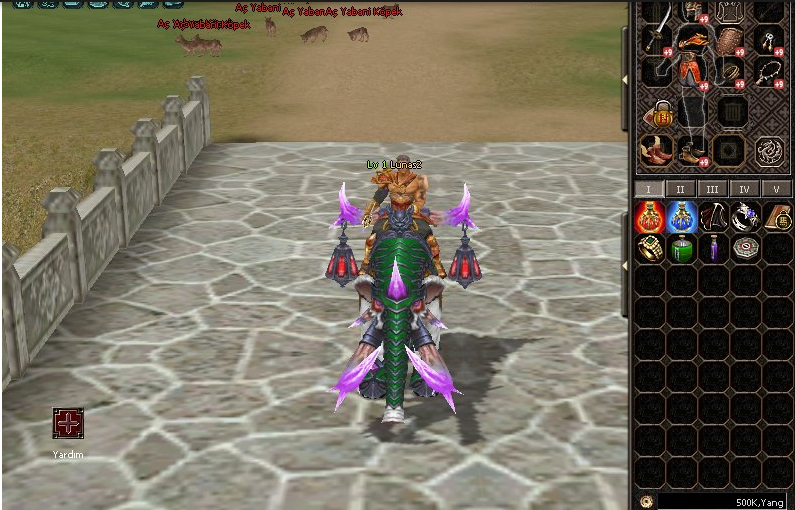This screenshot has width=795, height=510.
Task: Open inventory tab III
Action: click(x=712, y=189)
